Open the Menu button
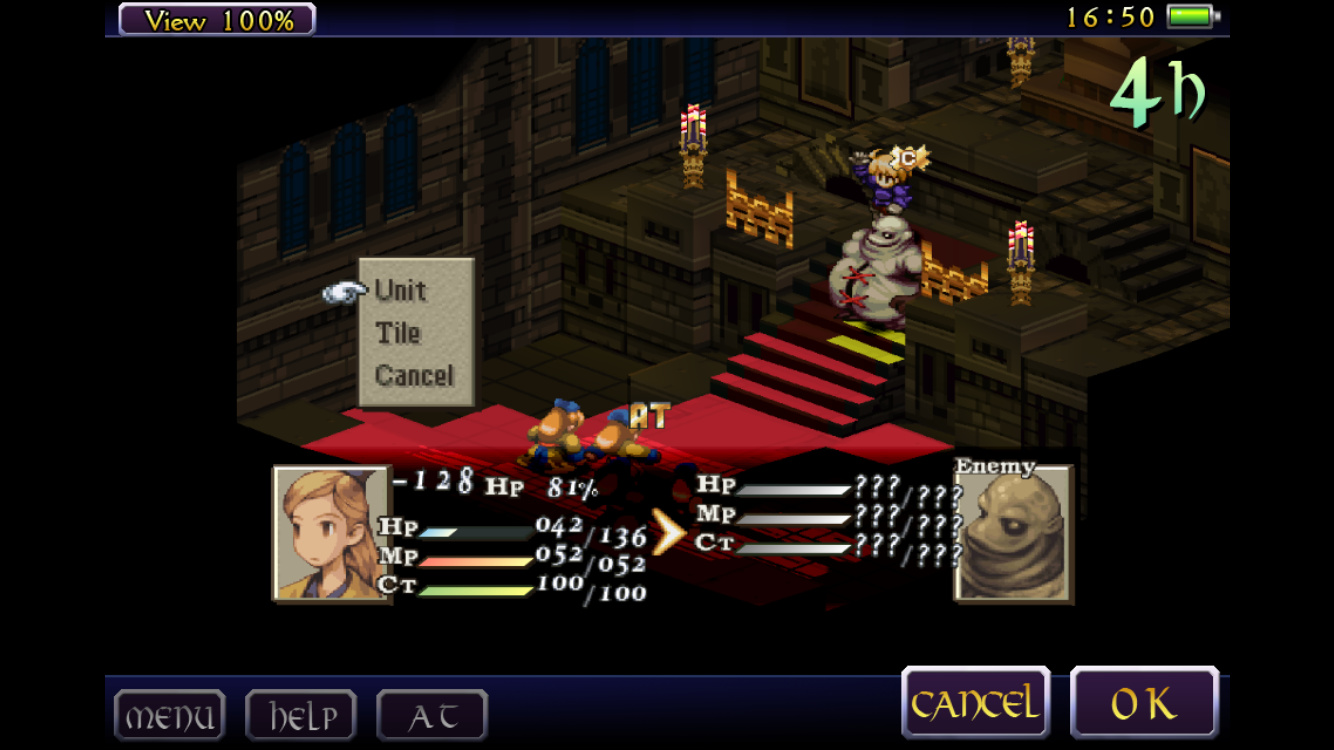Image resolution: width=1334 pixels, height=750 pixels. [x=169, y=716]
